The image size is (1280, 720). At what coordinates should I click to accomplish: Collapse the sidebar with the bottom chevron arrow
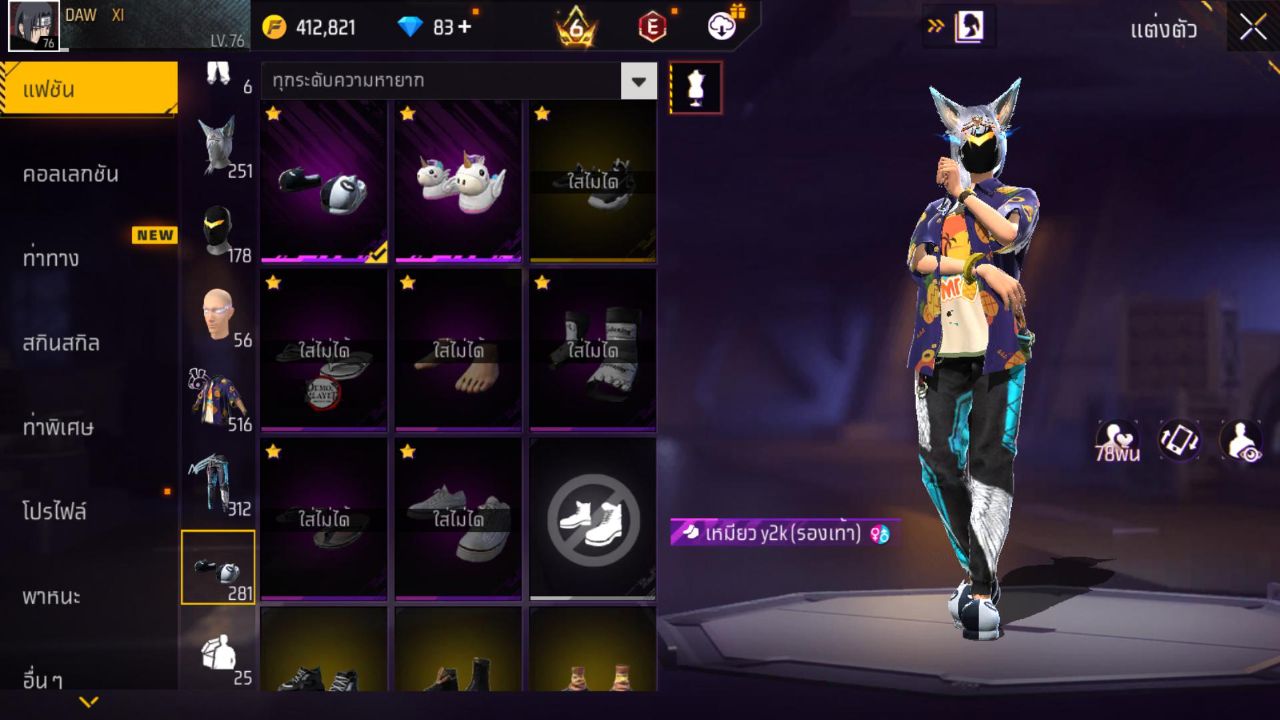pyautogui.click(x=88, y=703)
